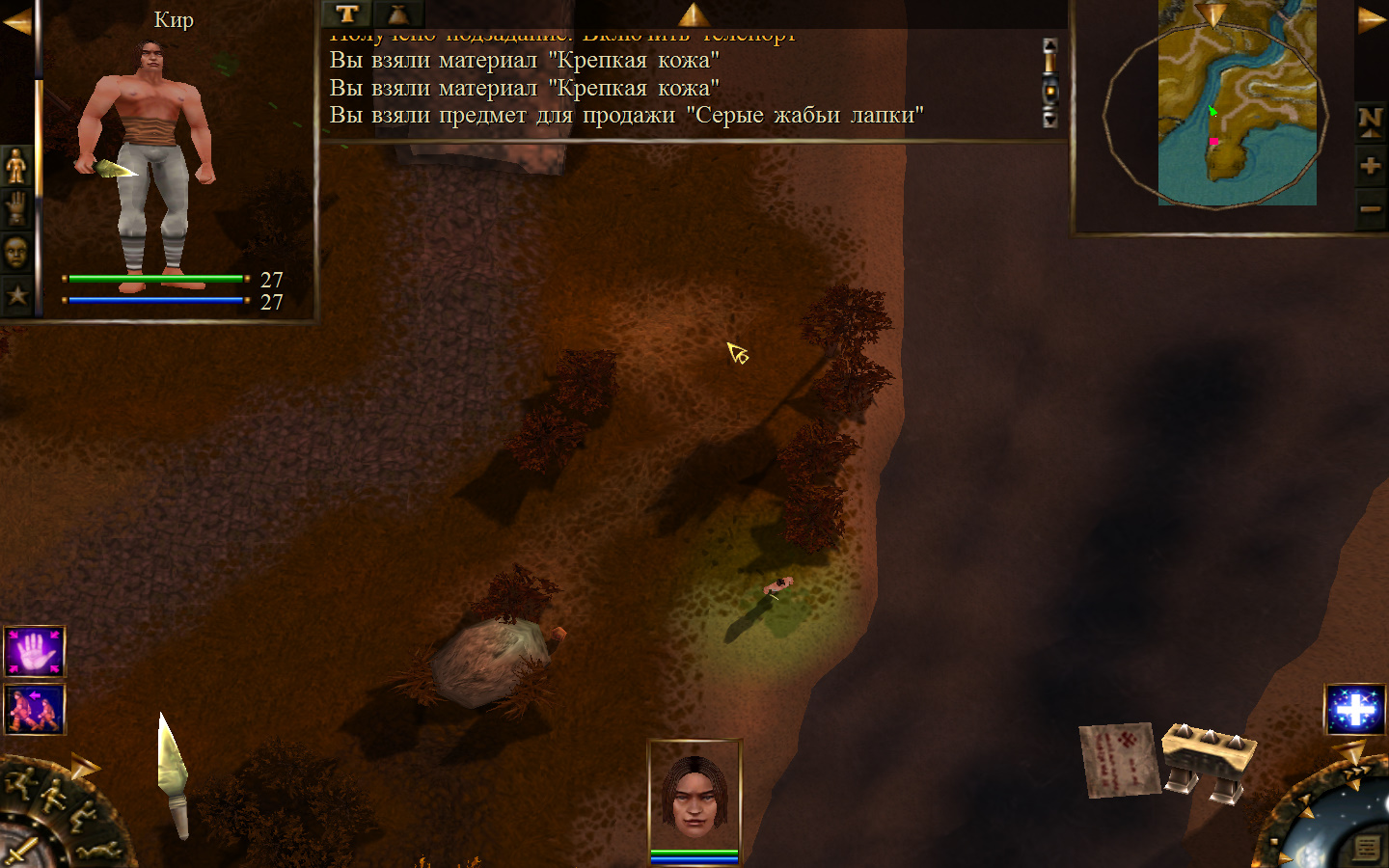
Task: Zoom out the minimap with the minus button
Action: (x=1370, y=208)
